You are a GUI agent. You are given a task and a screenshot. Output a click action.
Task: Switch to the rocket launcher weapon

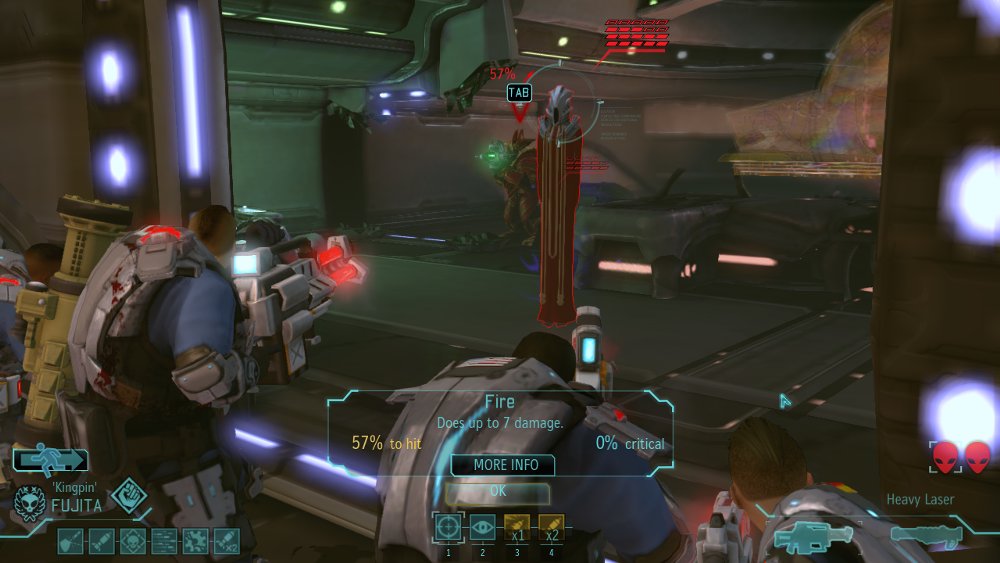pyautogui.click(x=926, y=535)
